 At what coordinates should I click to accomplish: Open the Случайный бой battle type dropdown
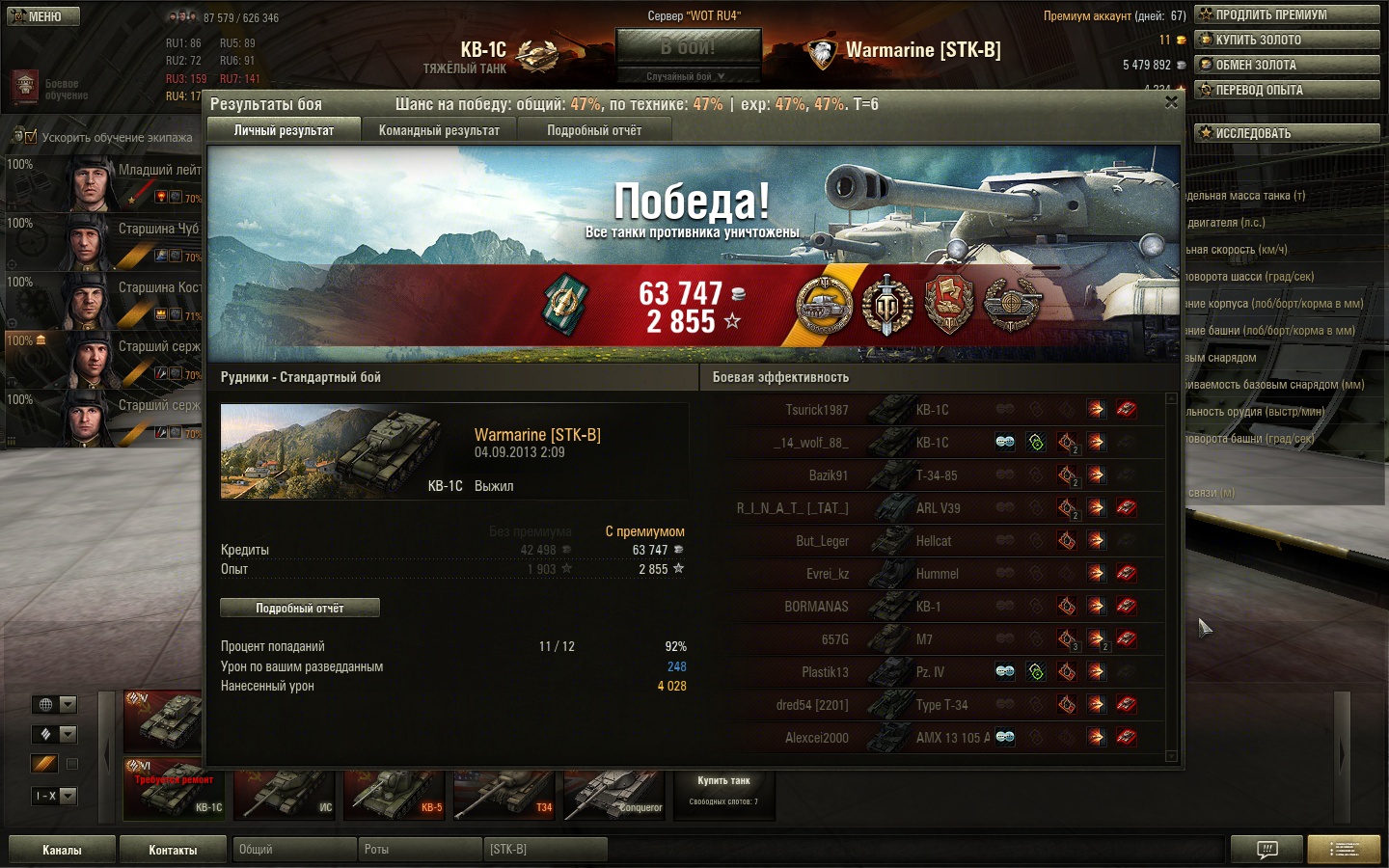click(686, 76)
